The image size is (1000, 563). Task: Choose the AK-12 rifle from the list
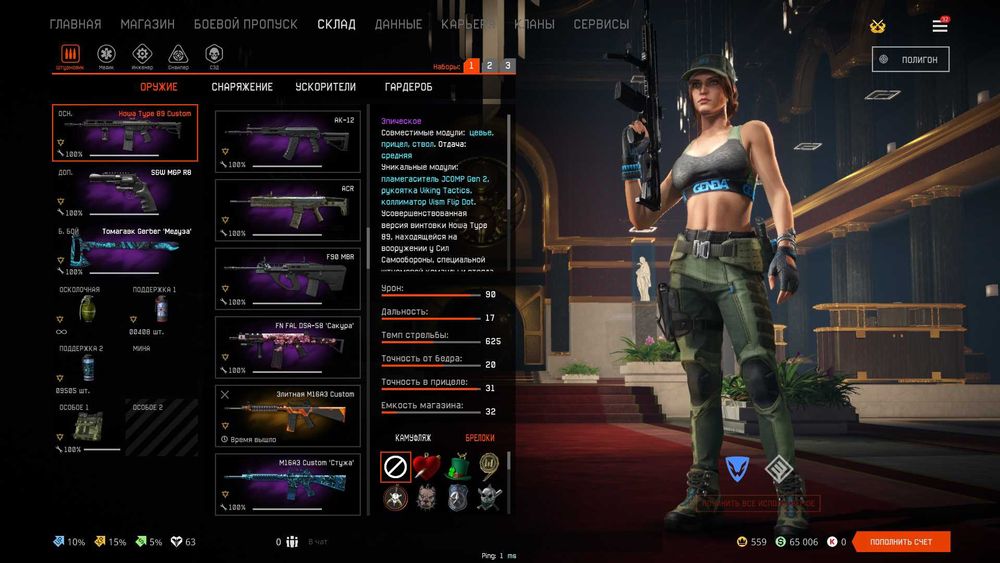click(288, 140)
